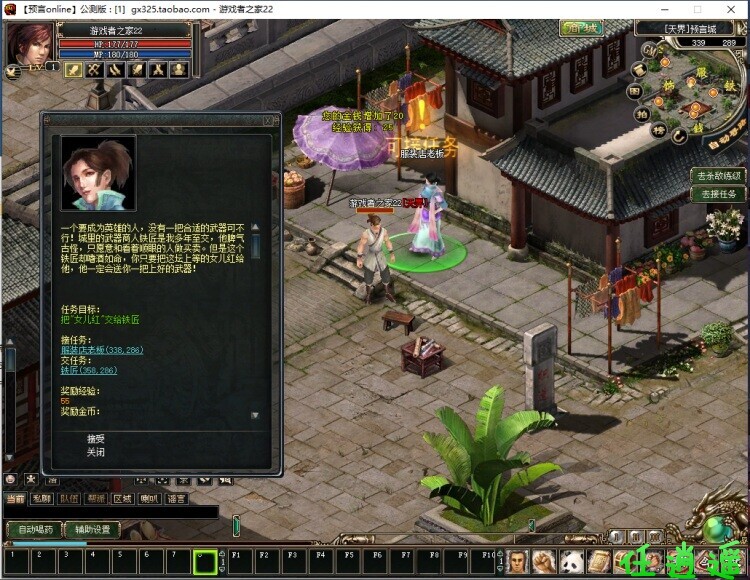The width and height of the screenshot is (750, 580).
Task: Click the 去杀敌练级 button
Action: click(x=719, y=176)
